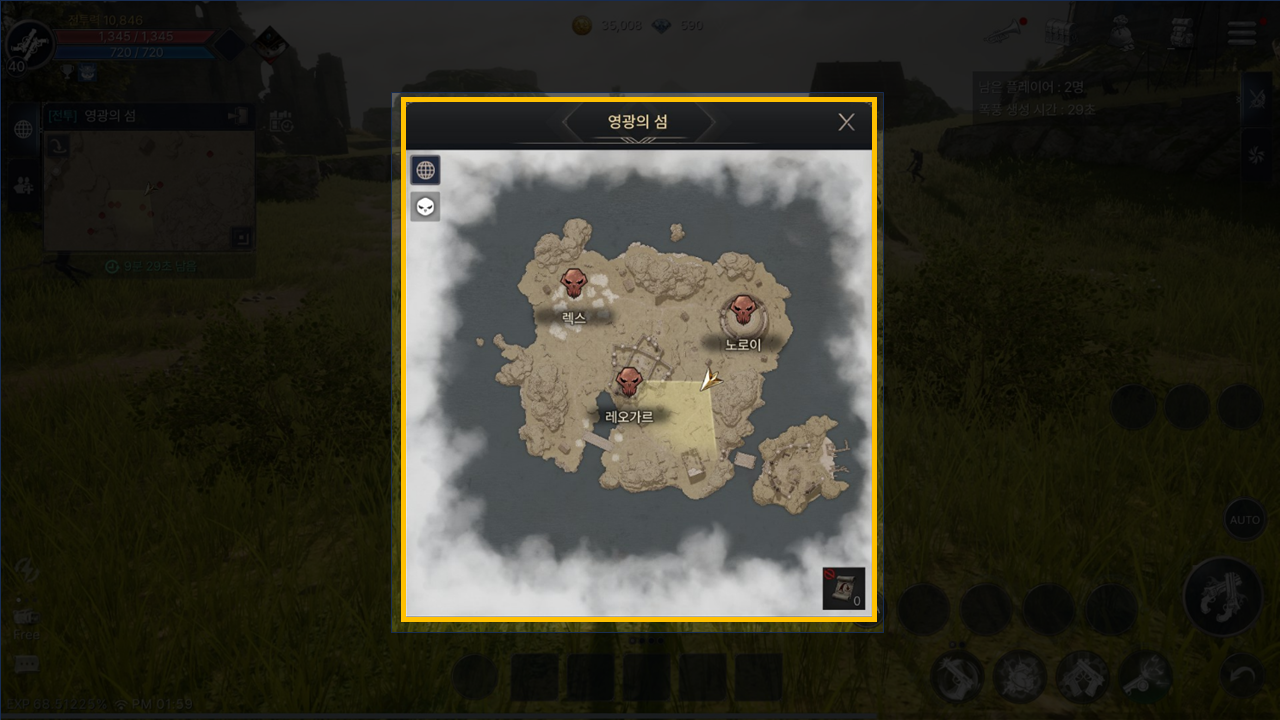The width and height of the screenshot is (1280, 720).
Task: Open the world map globe button
Action: [426, 170]
